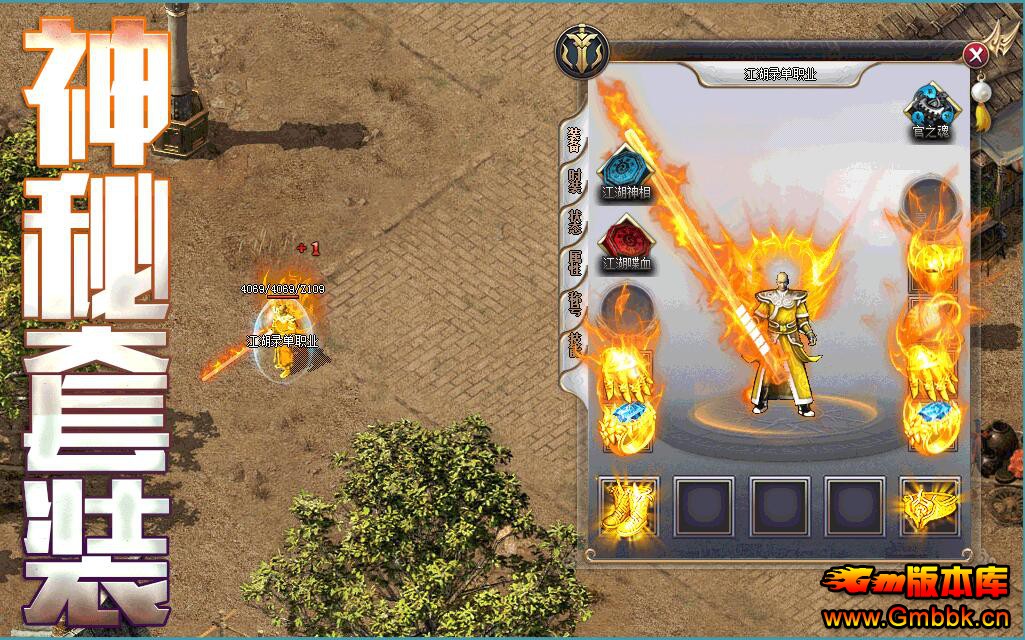Select the flaming golden boots slot
Viewport: 1025px width, 640px height.
[x=627, y=505]
